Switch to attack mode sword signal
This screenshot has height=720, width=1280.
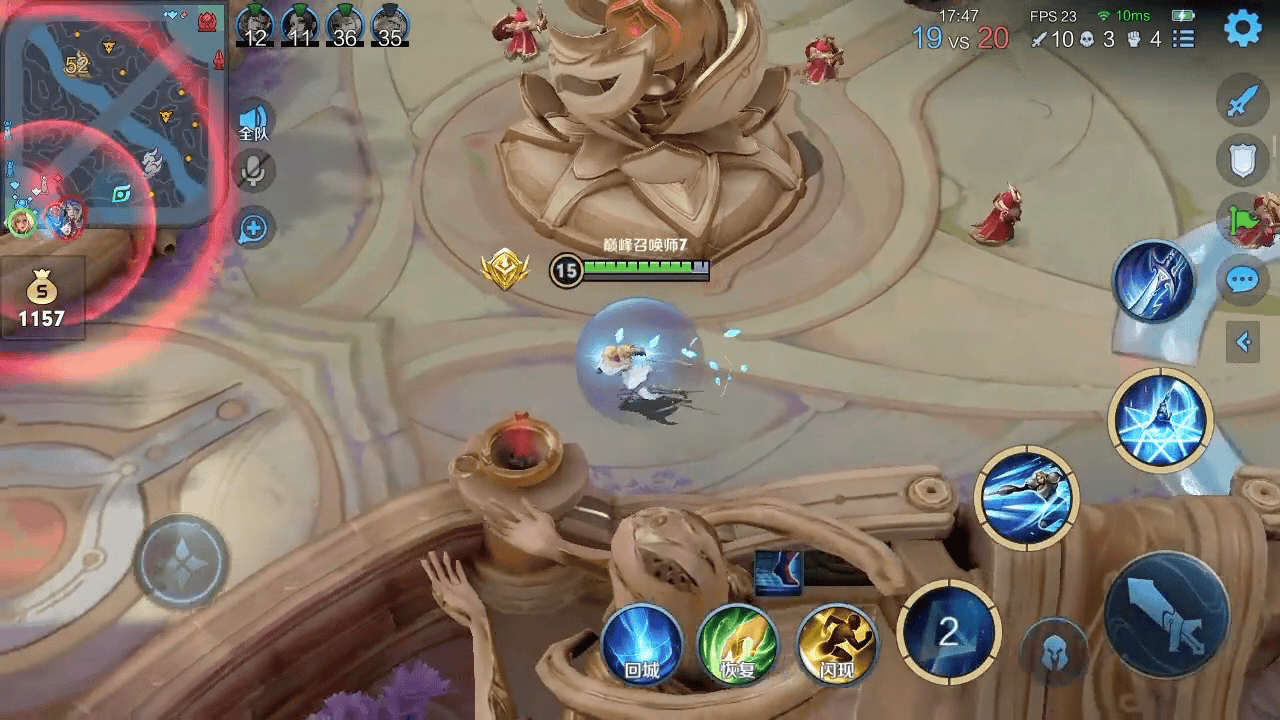[1242, 102]
